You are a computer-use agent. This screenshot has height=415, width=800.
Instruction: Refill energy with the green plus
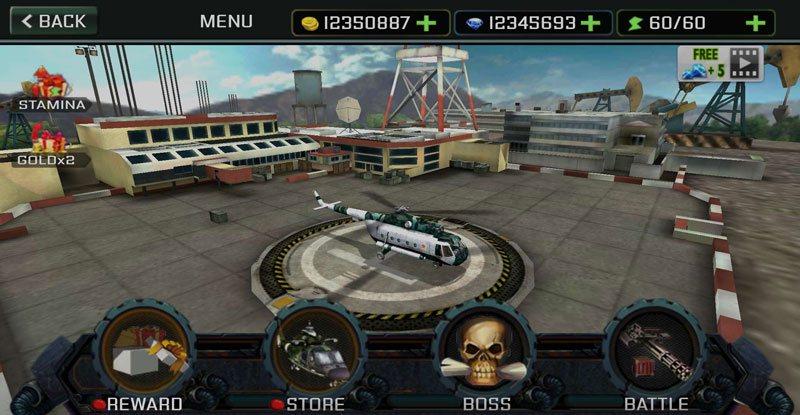click(756, 23)
